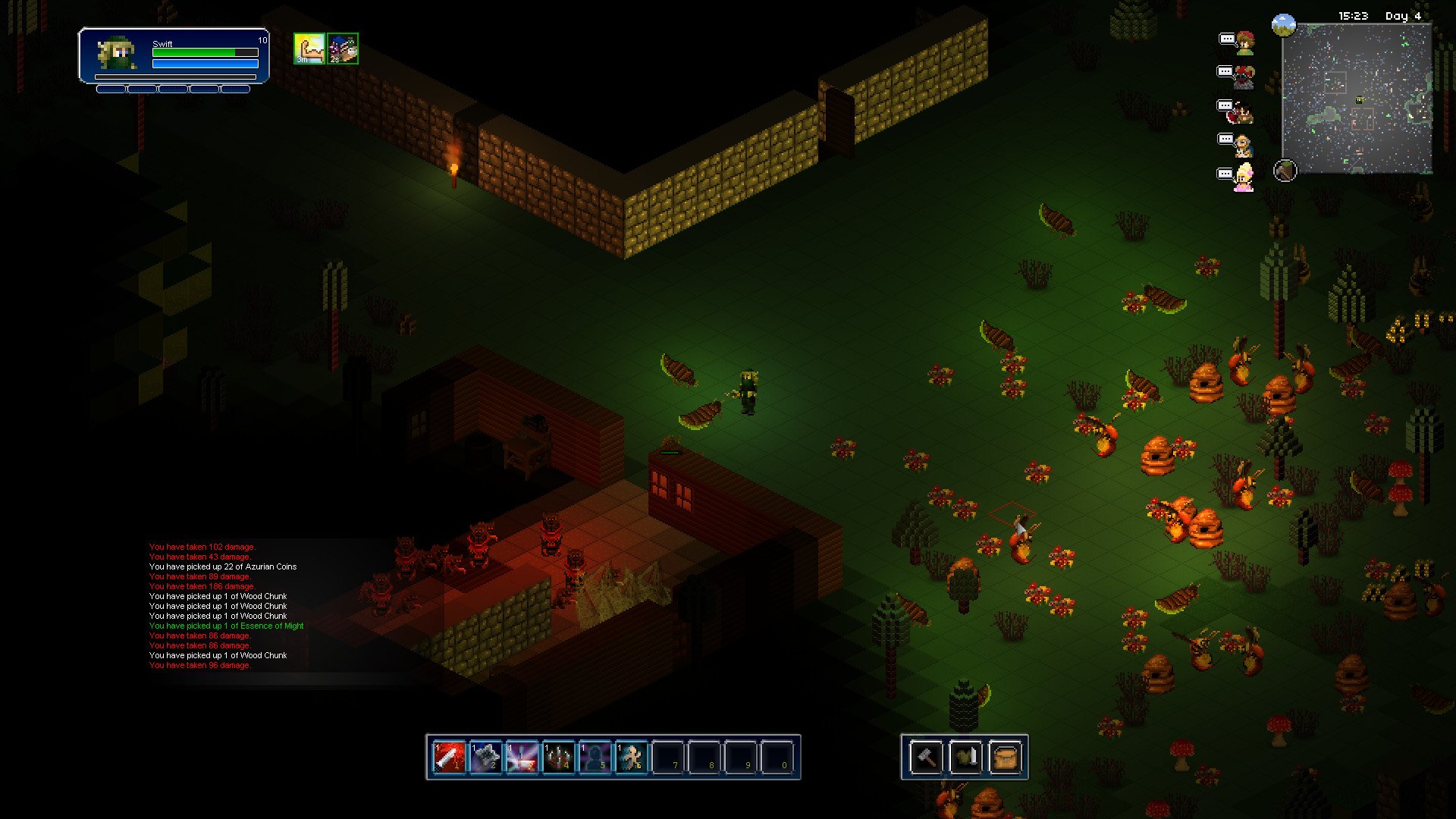Click the flexing arm buff icon
The width and height of the screenshot is (1456, 819).
point(309,49)
